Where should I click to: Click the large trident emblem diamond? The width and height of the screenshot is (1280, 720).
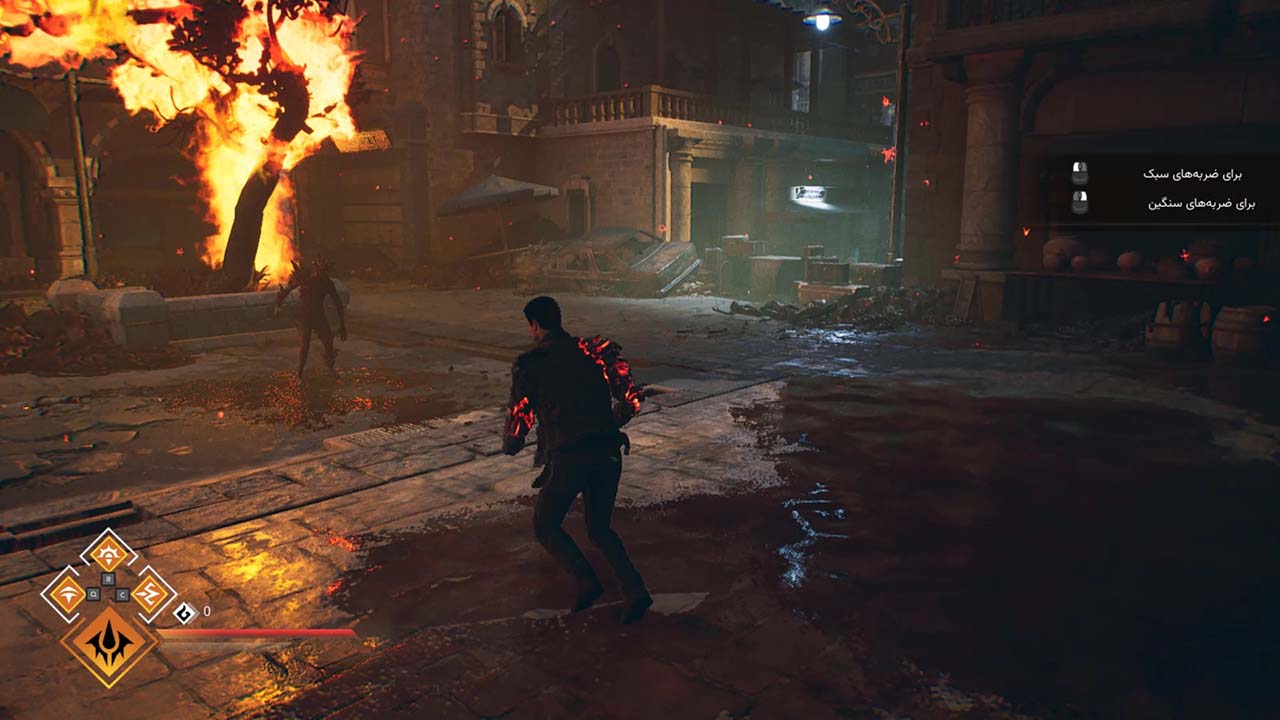pyautogui.click(x=109, y=645)
